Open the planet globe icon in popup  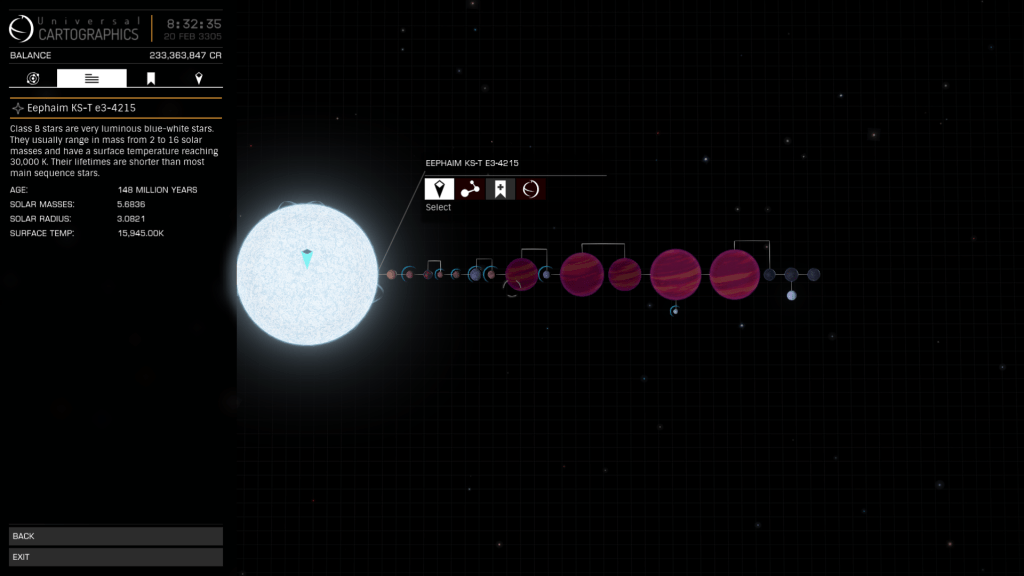pyautogui.click(x=531, y=189)
